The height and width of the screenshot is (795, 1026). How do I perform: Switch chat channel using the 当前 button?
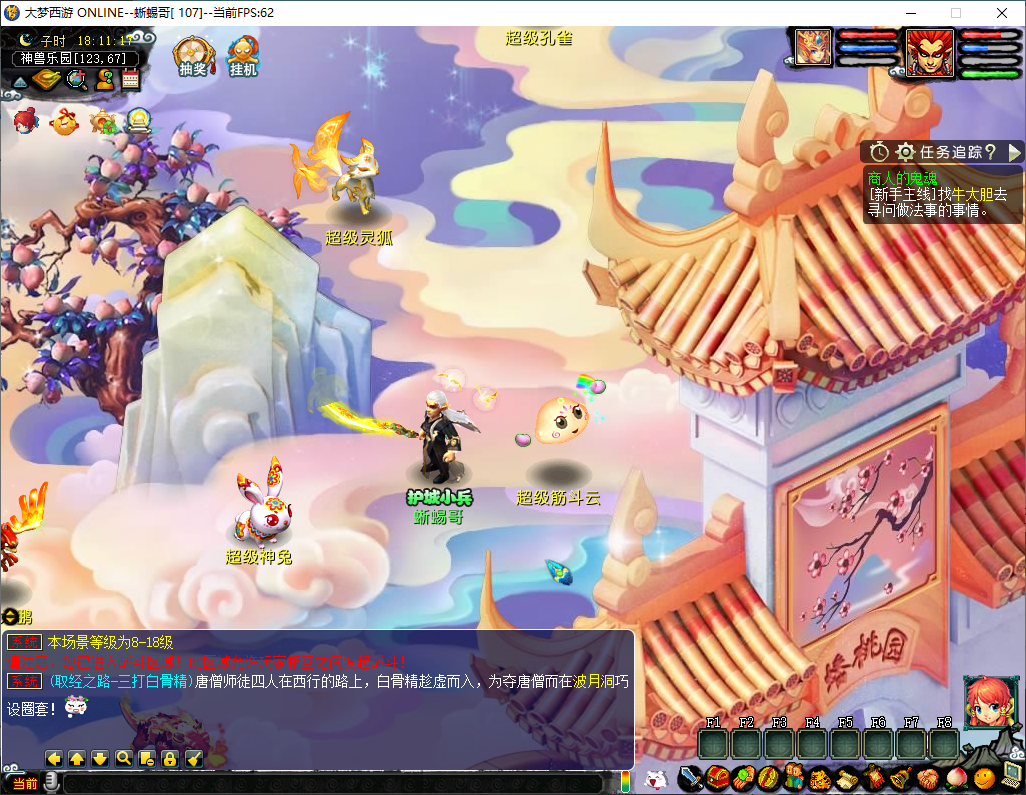(24, 783)
